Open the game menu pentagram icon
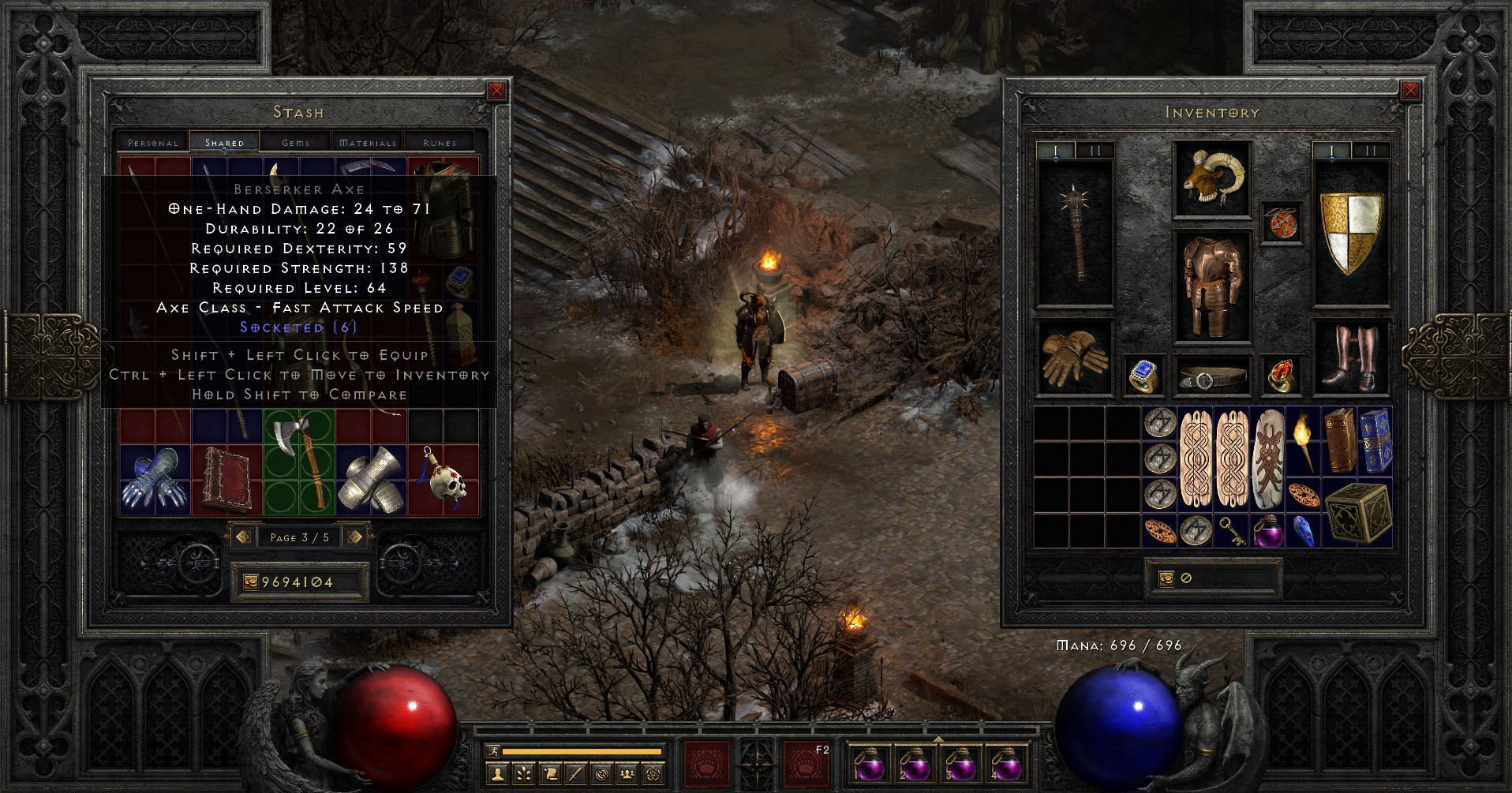This screenshot has height=793, width=1512. click(x=653, y=774)
